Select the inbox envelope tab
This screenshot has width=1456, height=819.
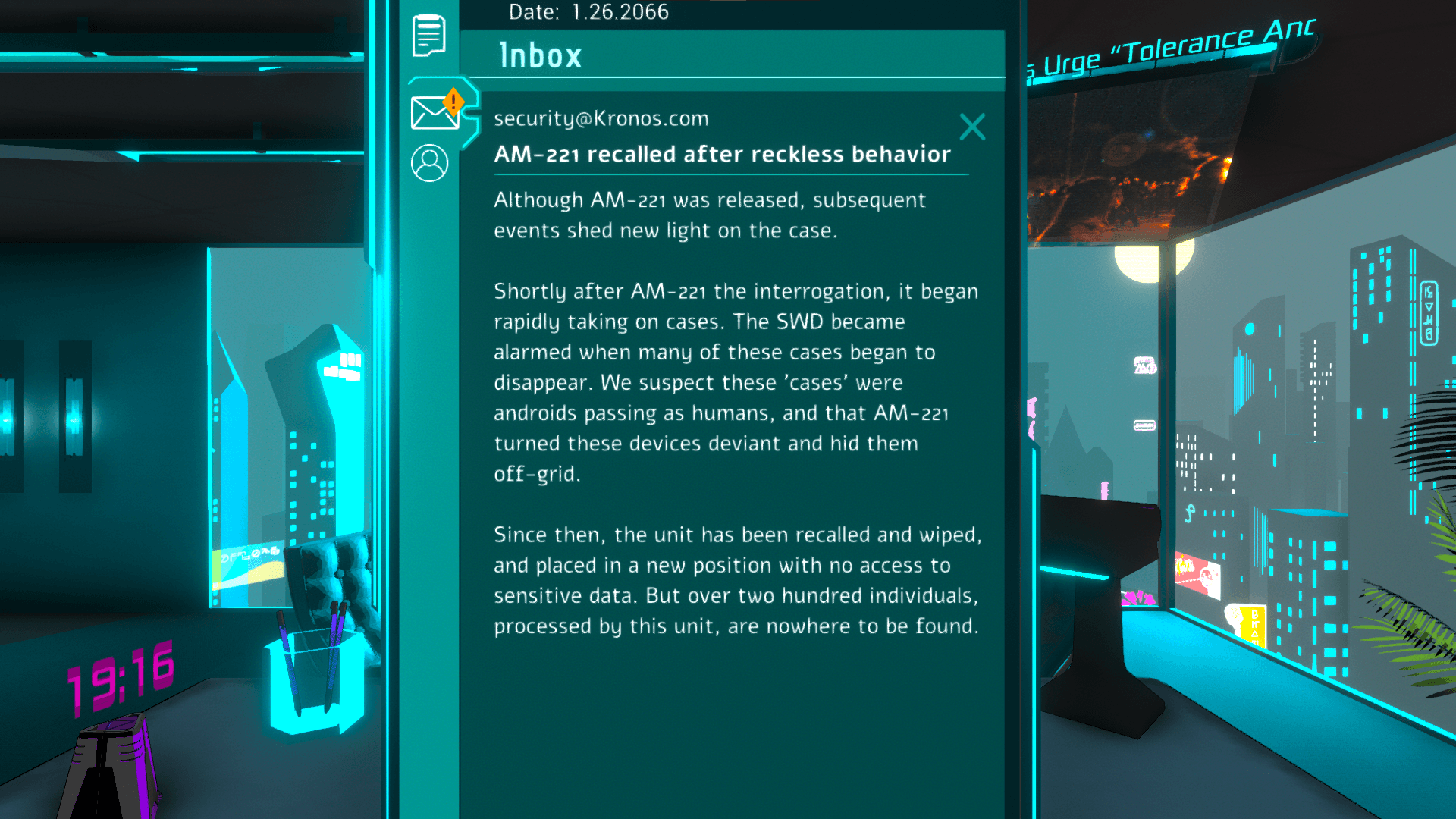tap(434, 112)
